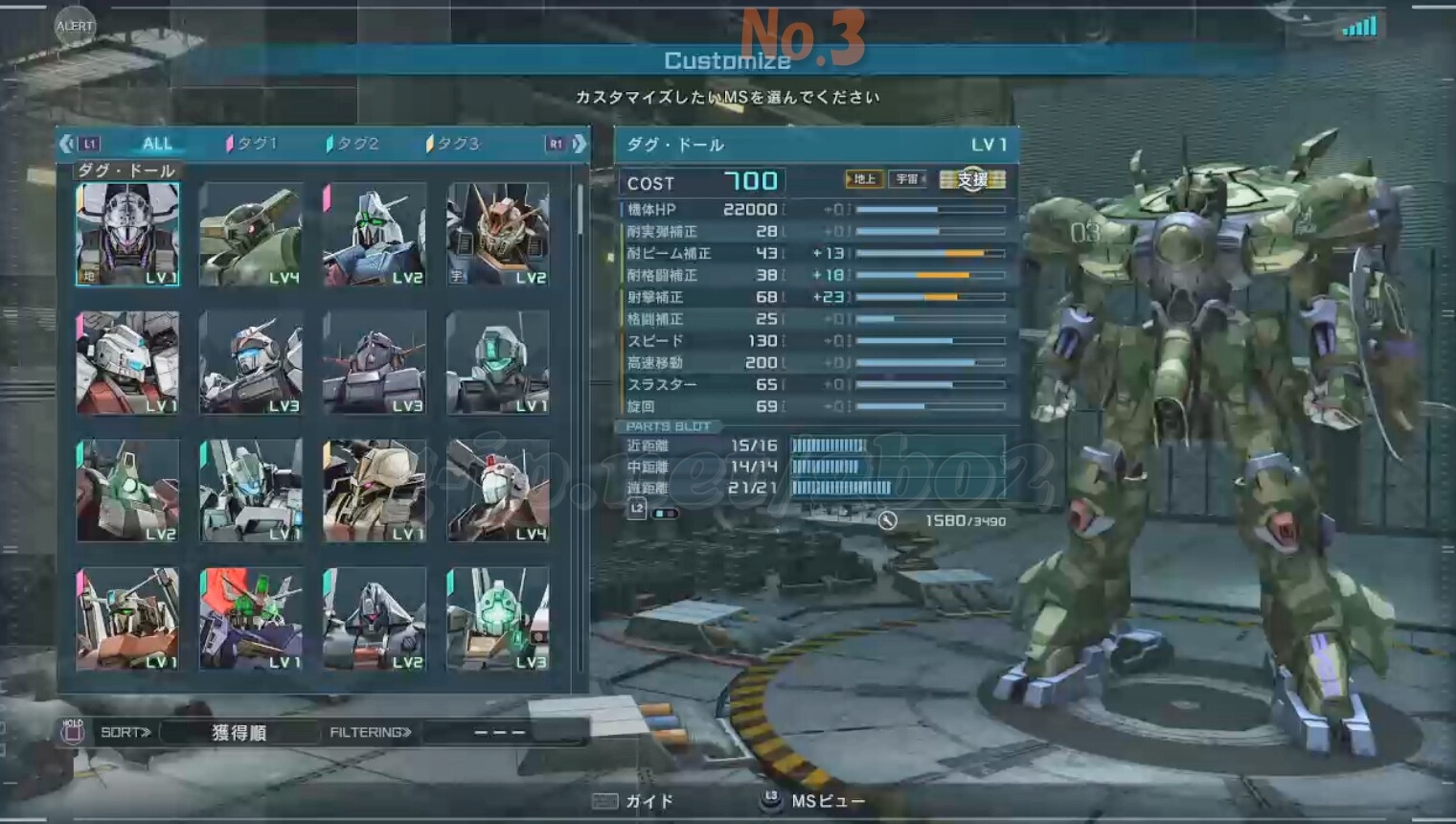Click the left arrow beside the tag tabs
Viewport: 1456px width, 824px height.
tap(66, 144)
